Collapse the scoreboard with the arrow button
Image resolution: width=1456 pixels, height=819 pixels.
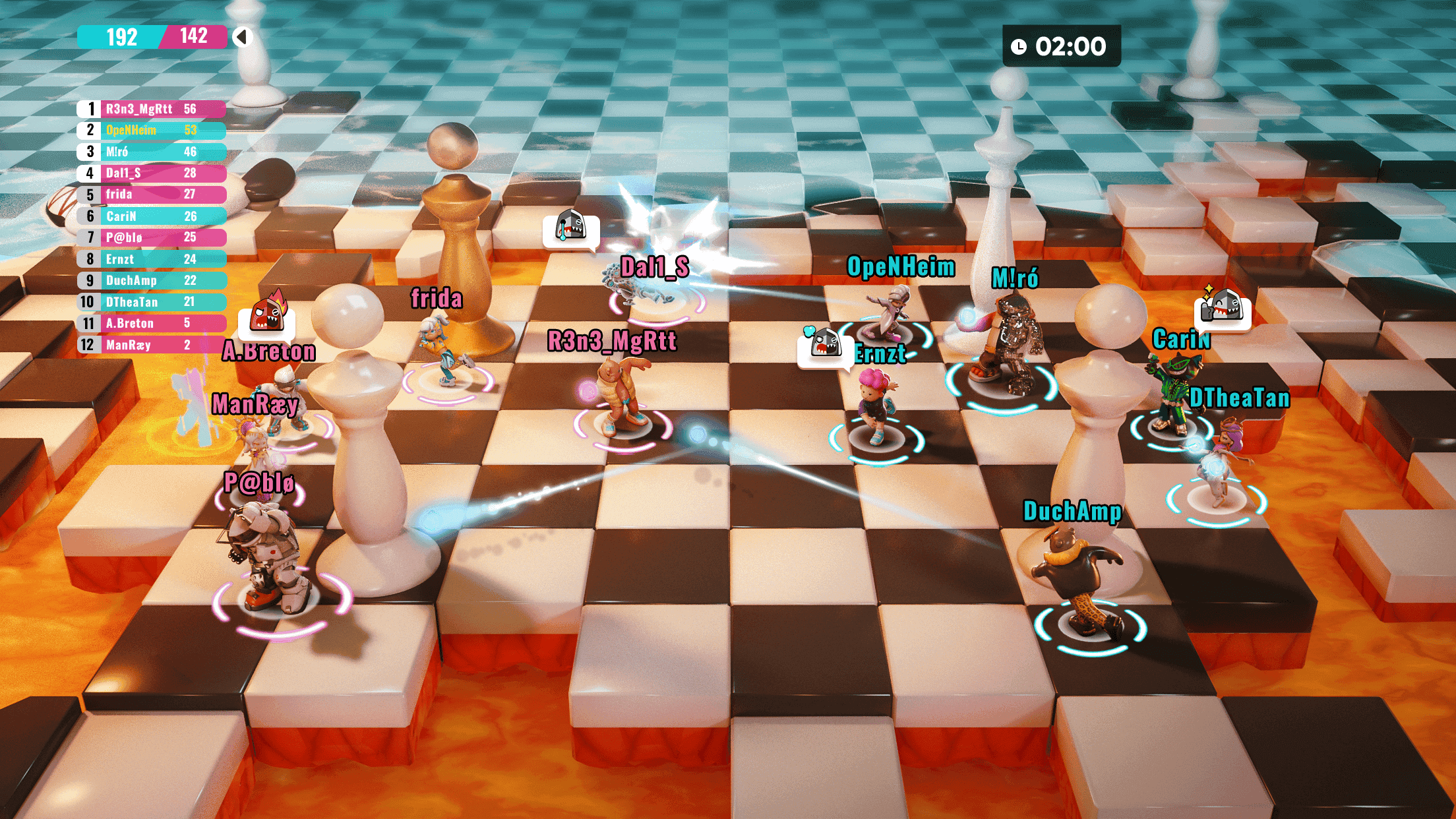pos(242,37)
